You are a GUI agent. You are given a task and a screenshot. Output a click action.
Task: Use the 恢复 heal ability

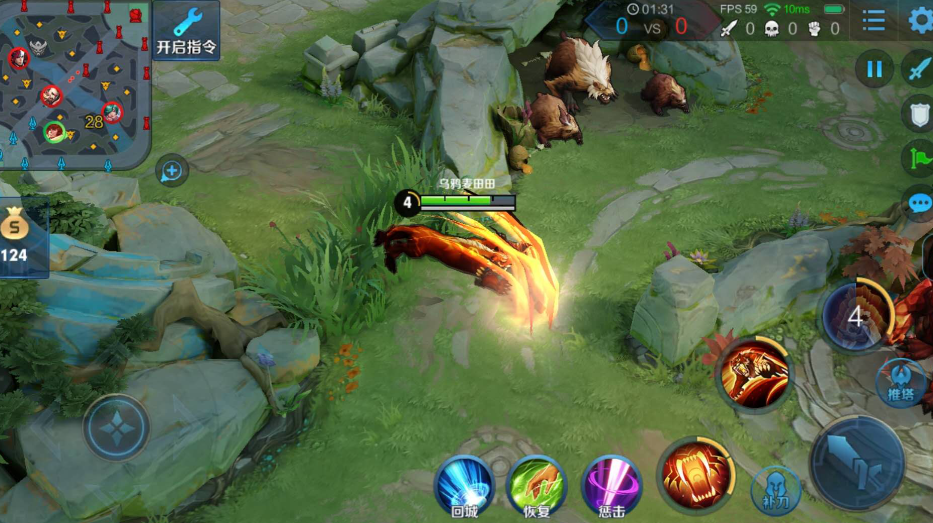537,485
